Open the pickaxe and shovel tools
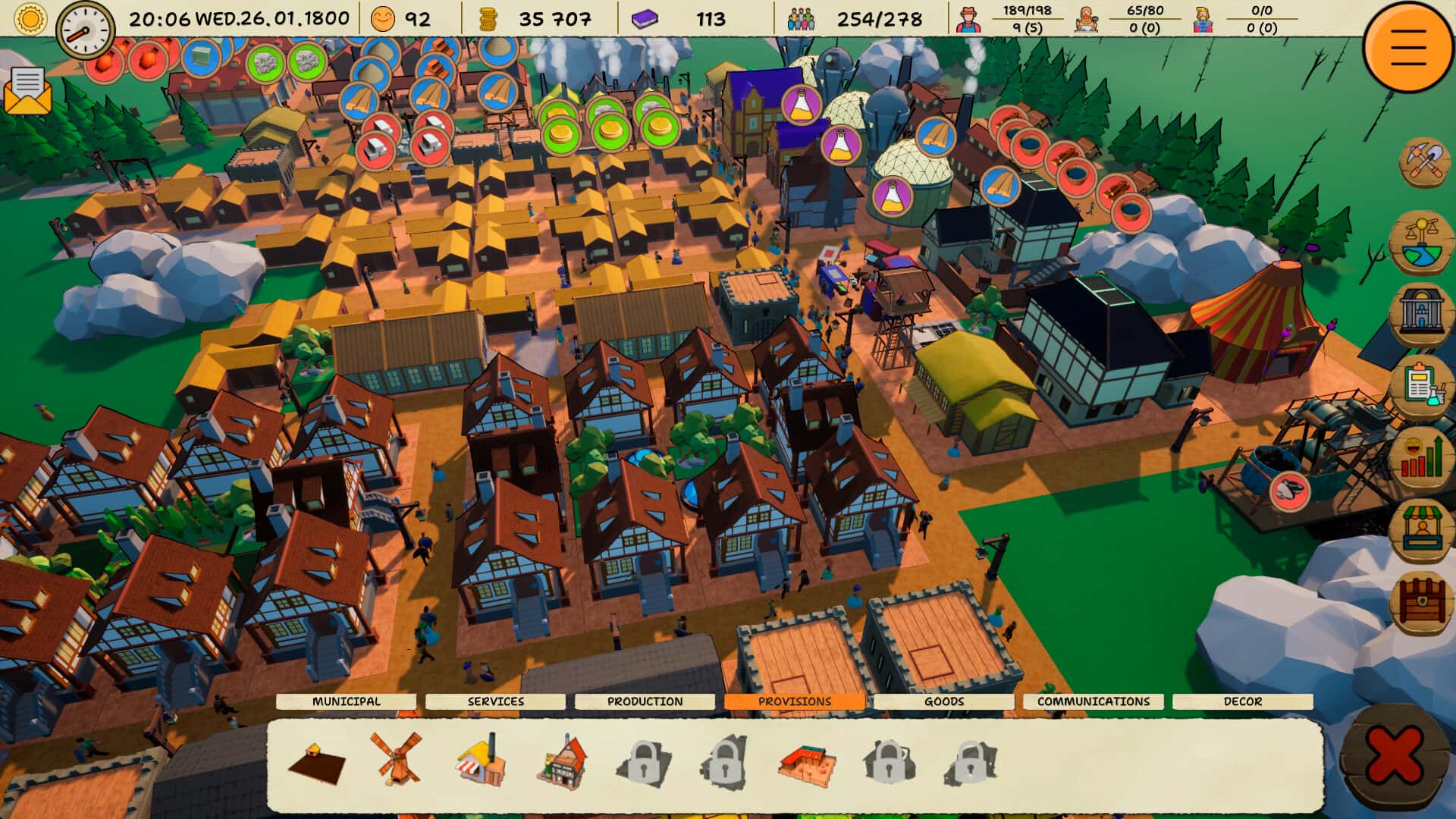The width and height of the screenshot is (1456, 819). coord(1423,162)
